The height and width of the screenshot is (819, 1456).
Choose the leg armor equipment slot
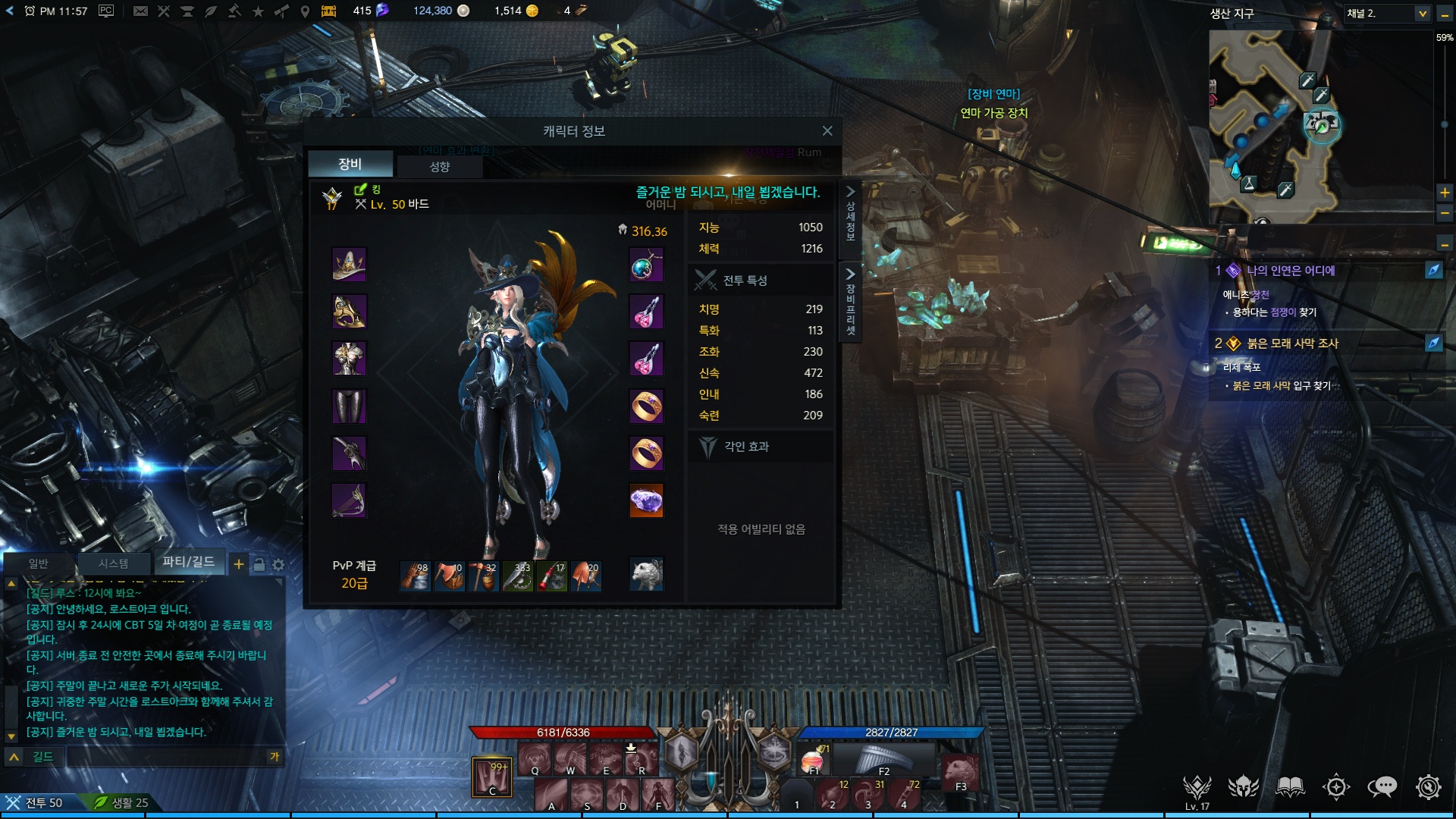point(349,406)
